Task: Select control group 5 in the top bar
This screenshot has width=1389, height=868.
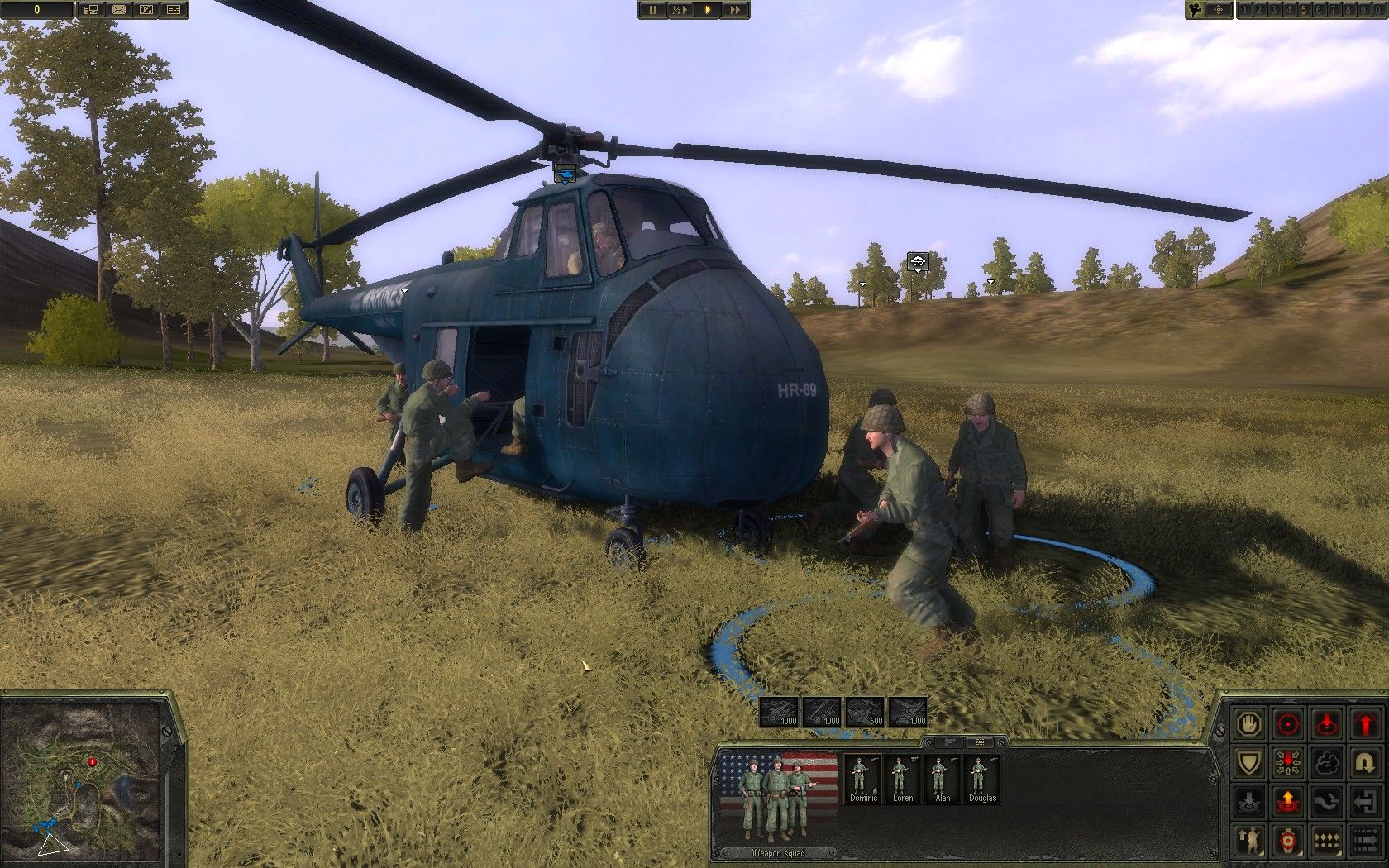Action: pos(1304,11)
